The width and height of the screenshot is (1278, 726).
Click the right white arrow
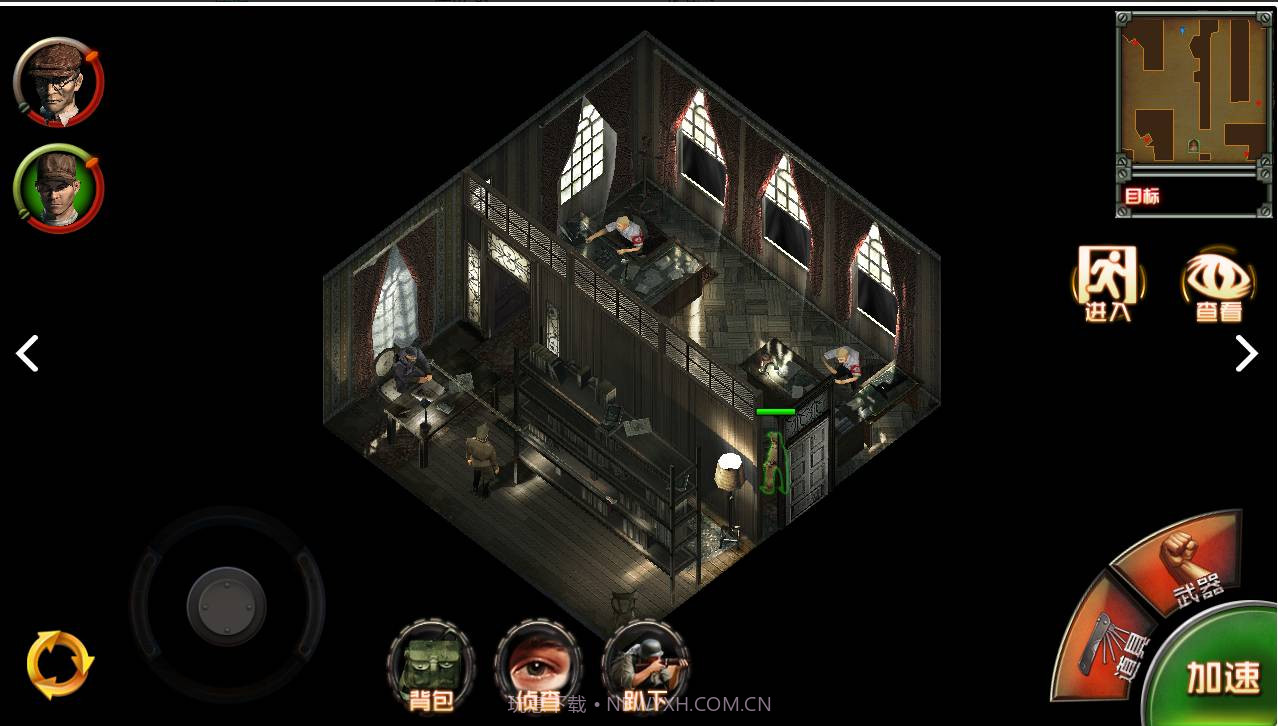click(1246, 353)
